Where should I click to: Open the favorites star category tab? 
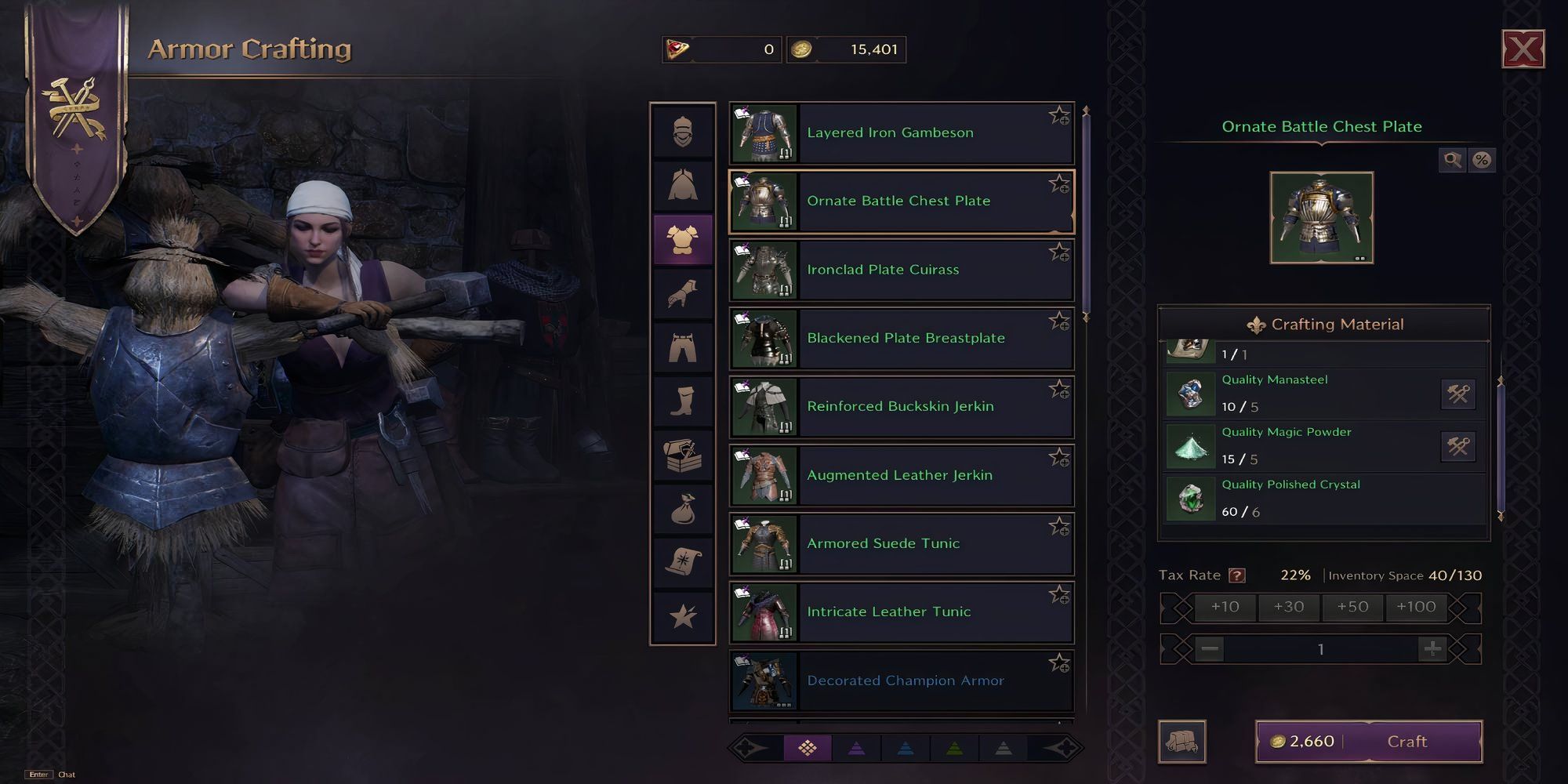tap(683, 616)
